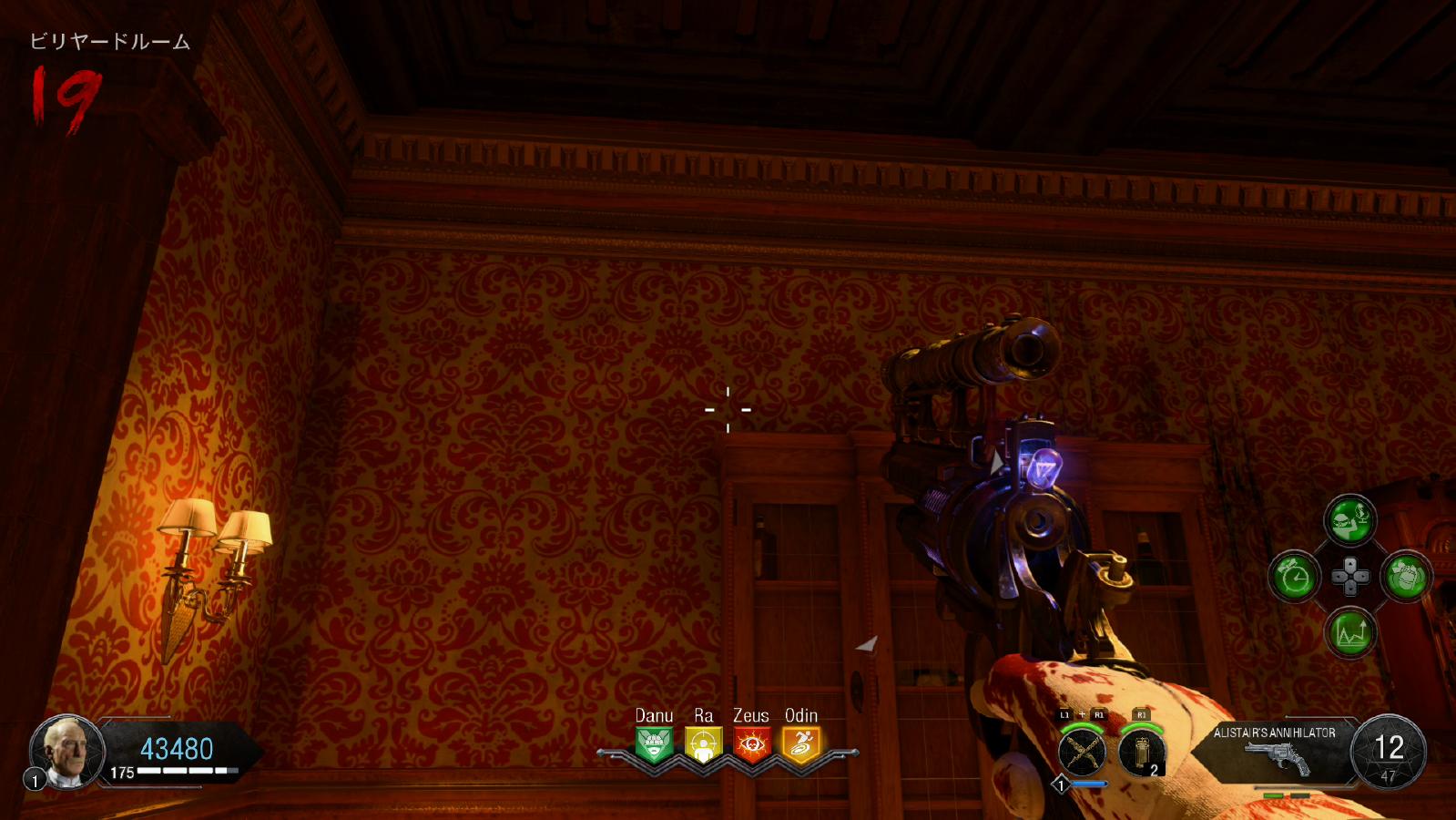Select the tactical equipment icon showing 2
Image resolution: width=1456 pixels, height=820 pixels.
pos(1142,753)
